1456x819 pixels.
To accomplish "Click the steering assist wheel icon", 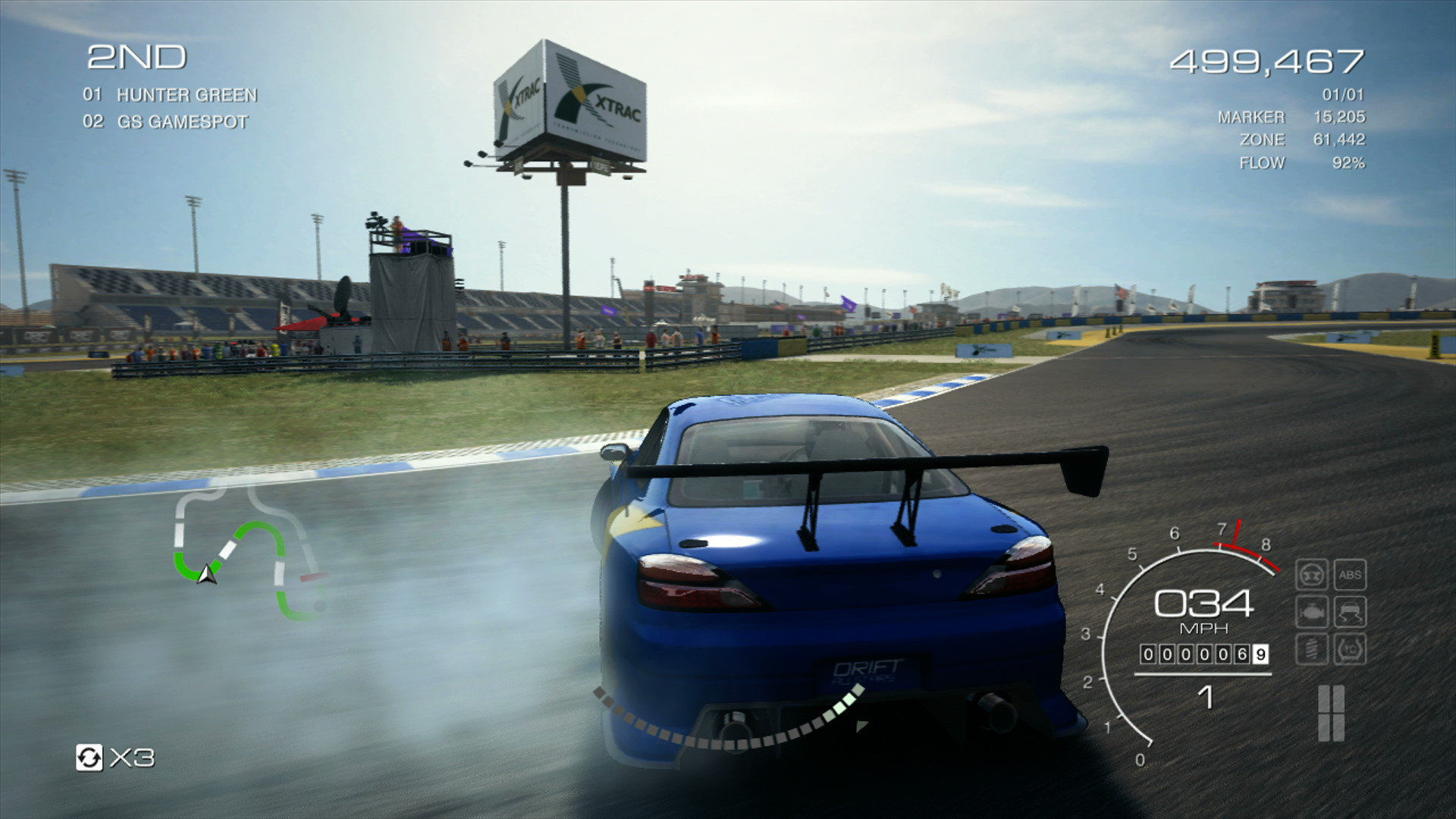I will tap(1313, 575).
